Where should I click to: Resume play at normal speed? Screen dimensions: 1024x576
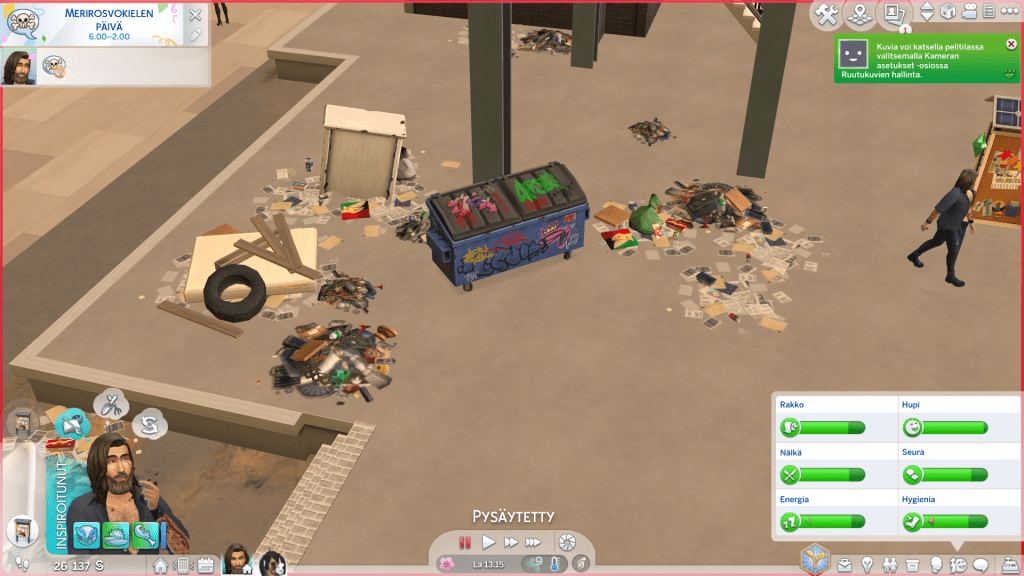point(488,542)
